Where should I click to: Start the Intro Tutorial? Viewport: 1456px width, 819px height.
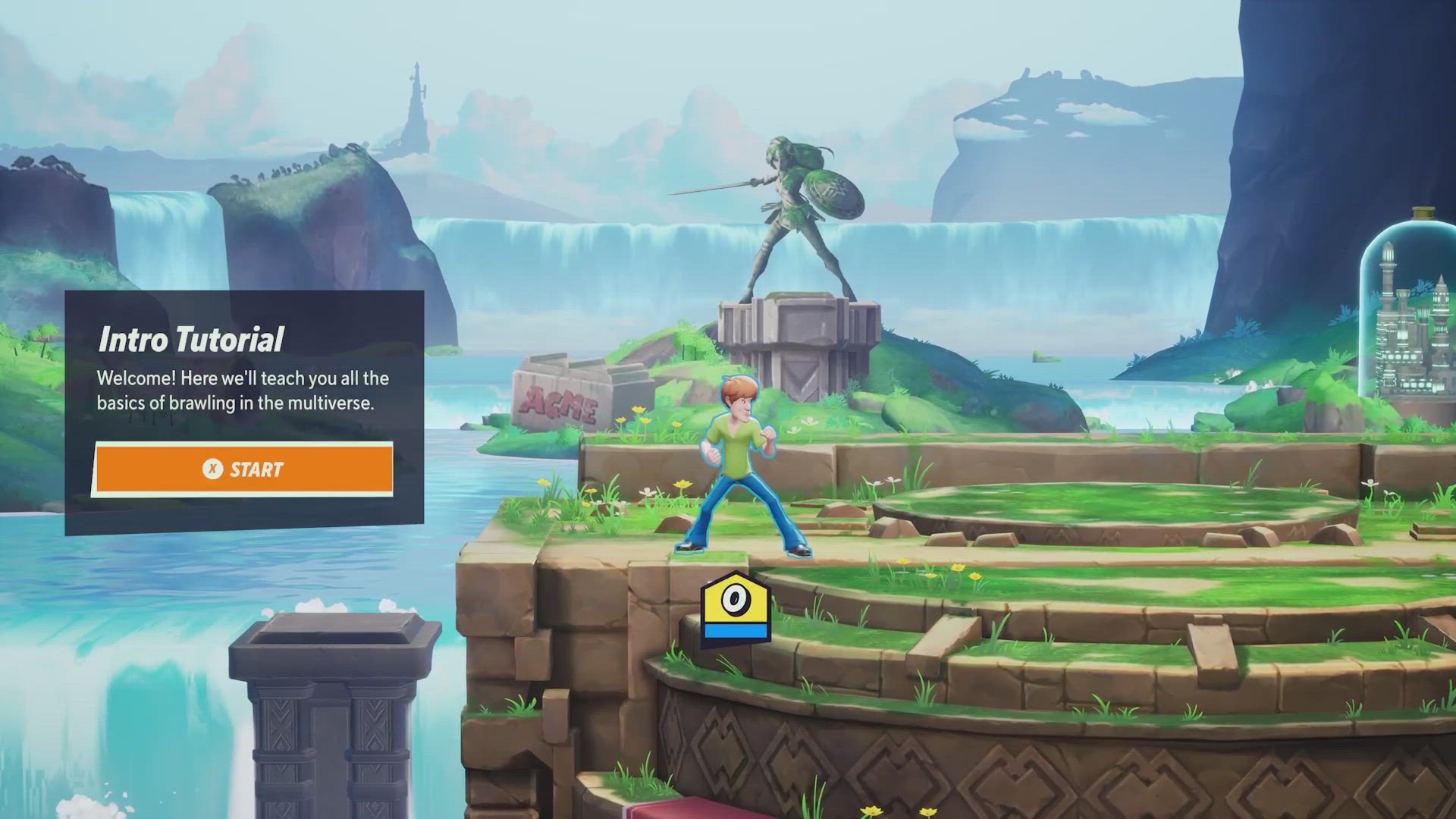(x=243, y=469)
